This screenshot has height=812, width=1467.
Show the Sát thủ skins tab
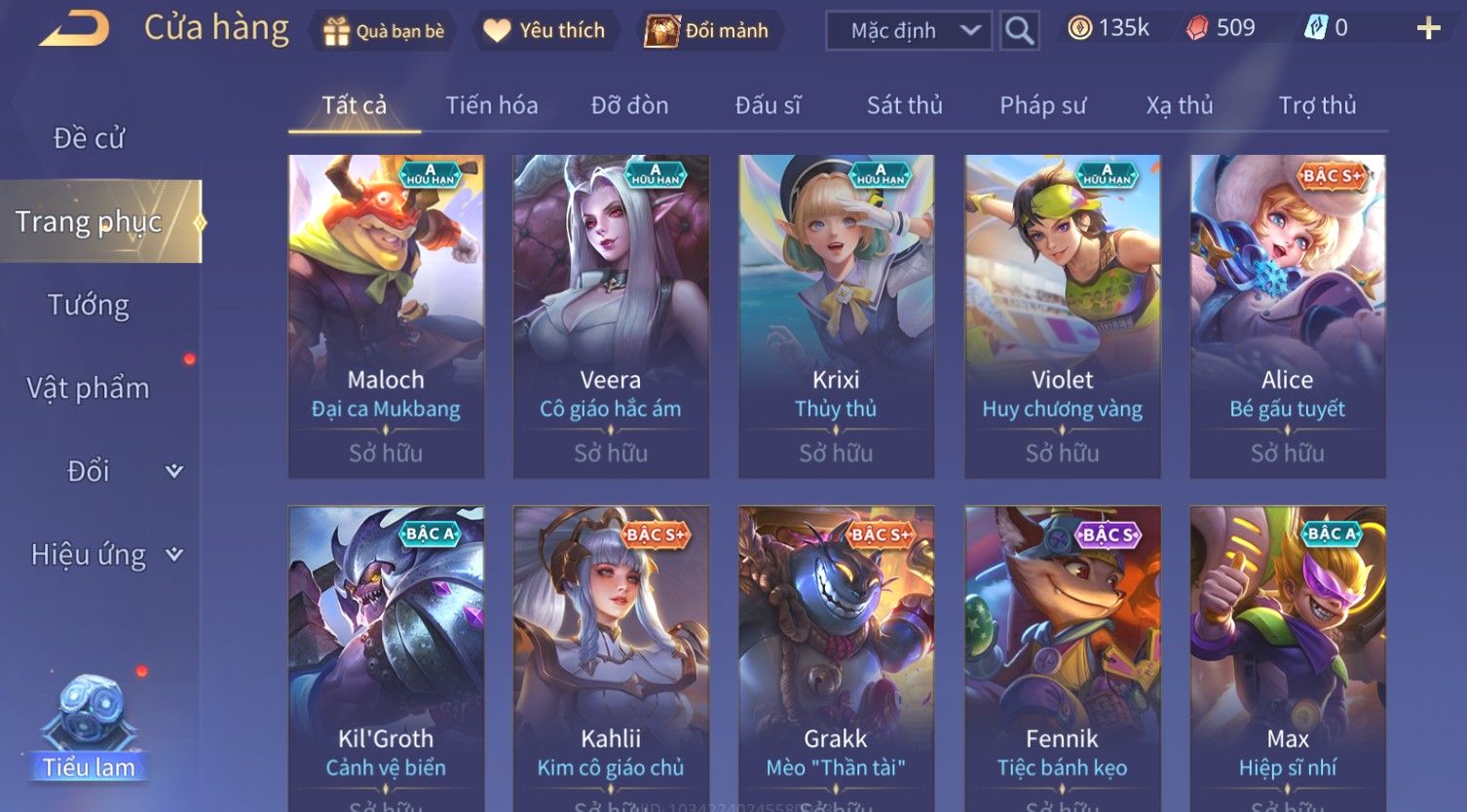point(904,105)
